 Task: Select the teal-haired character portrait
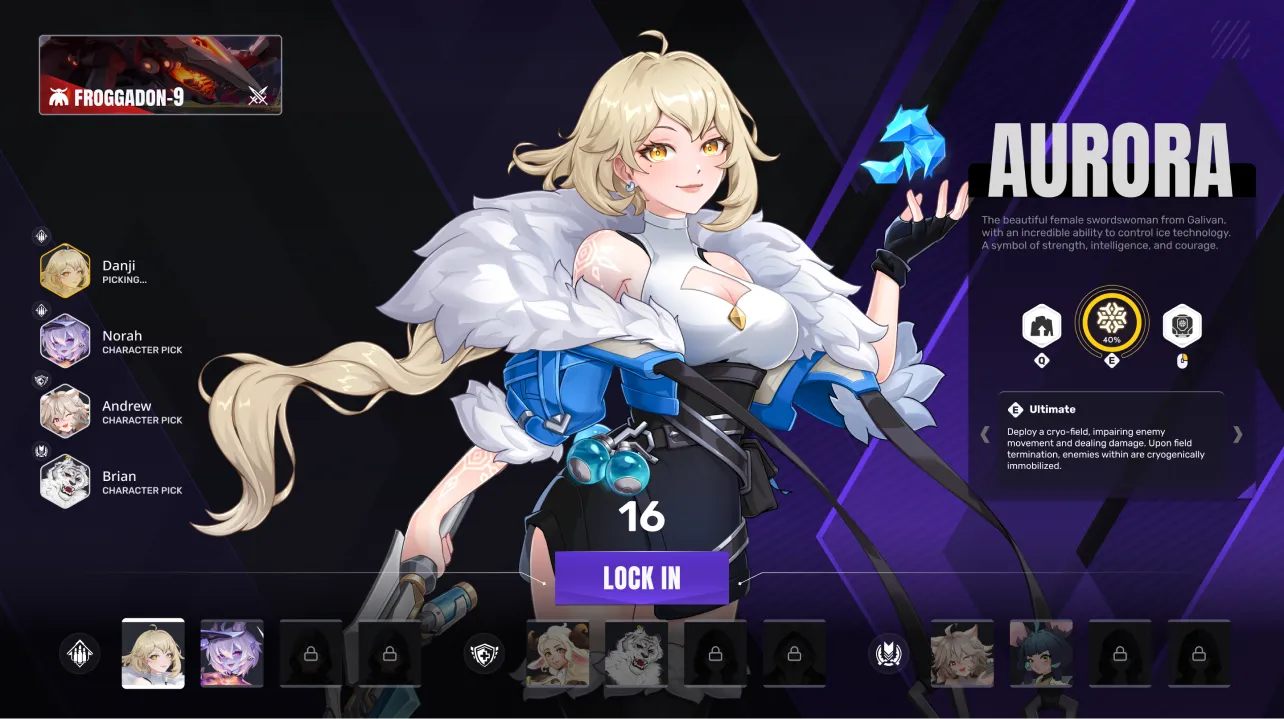pyautogui.click(x=1041, y=653)
